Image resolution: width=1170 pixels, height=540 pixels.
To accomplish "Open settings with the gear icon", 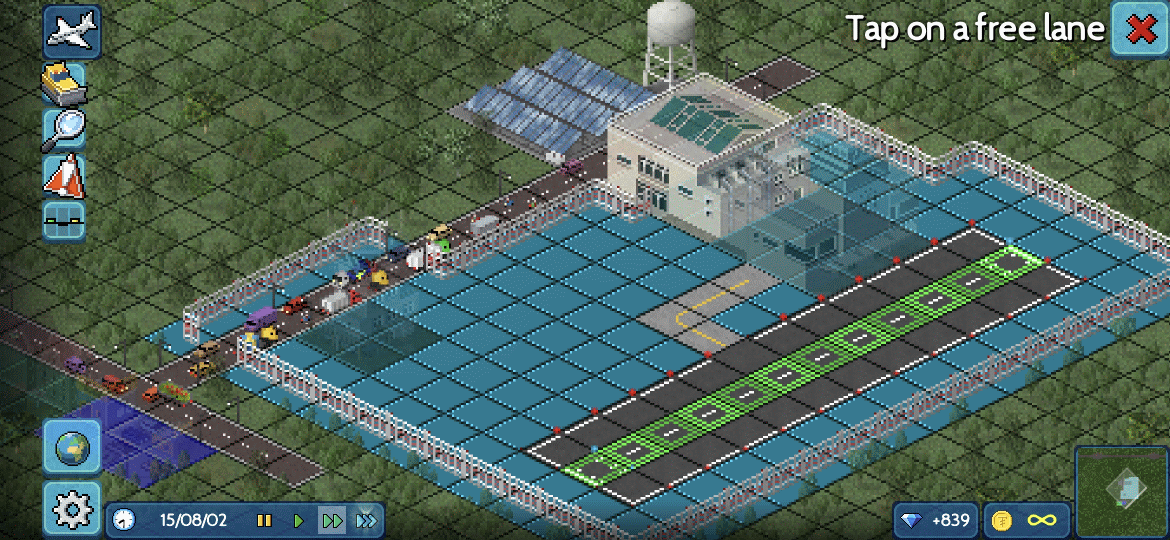I will 71,510.
